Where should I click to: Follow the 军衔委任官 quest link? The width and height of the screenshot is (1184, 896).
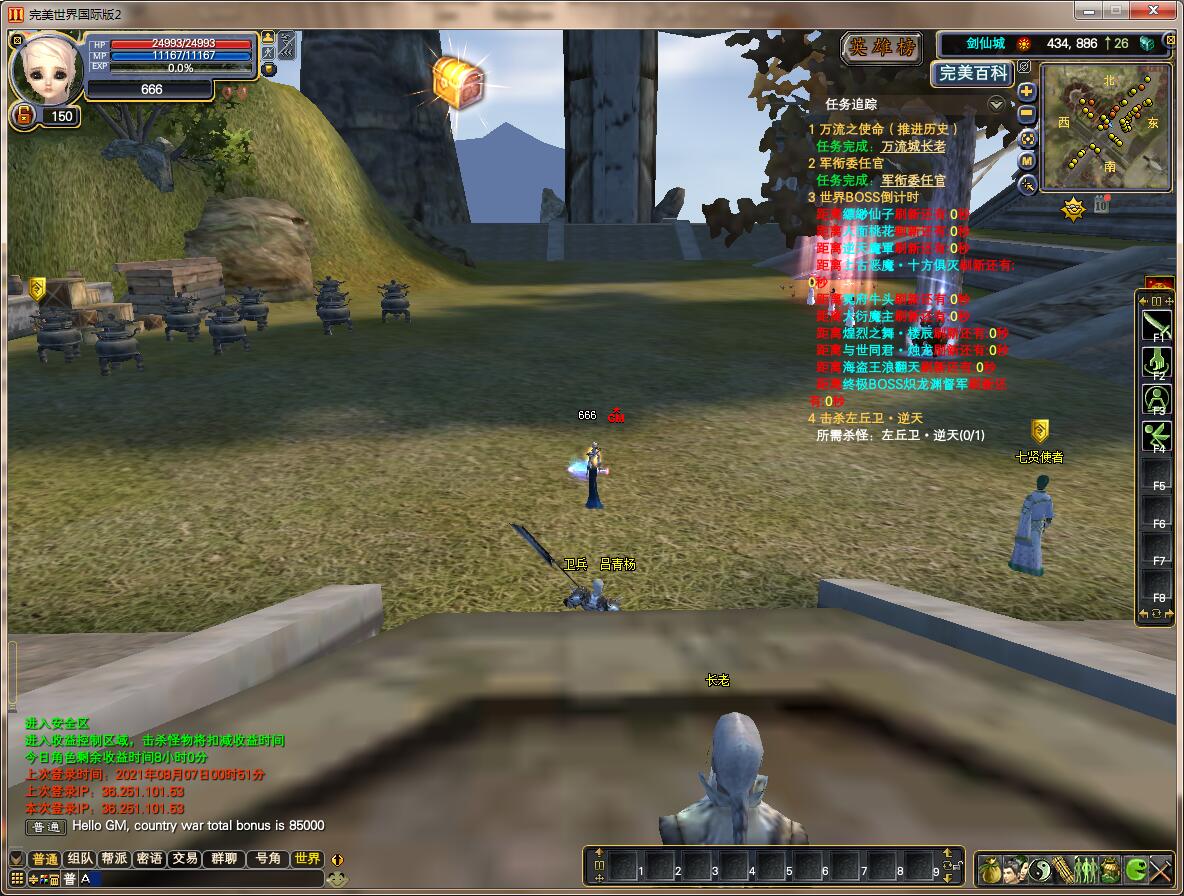(x=912, y=180)
